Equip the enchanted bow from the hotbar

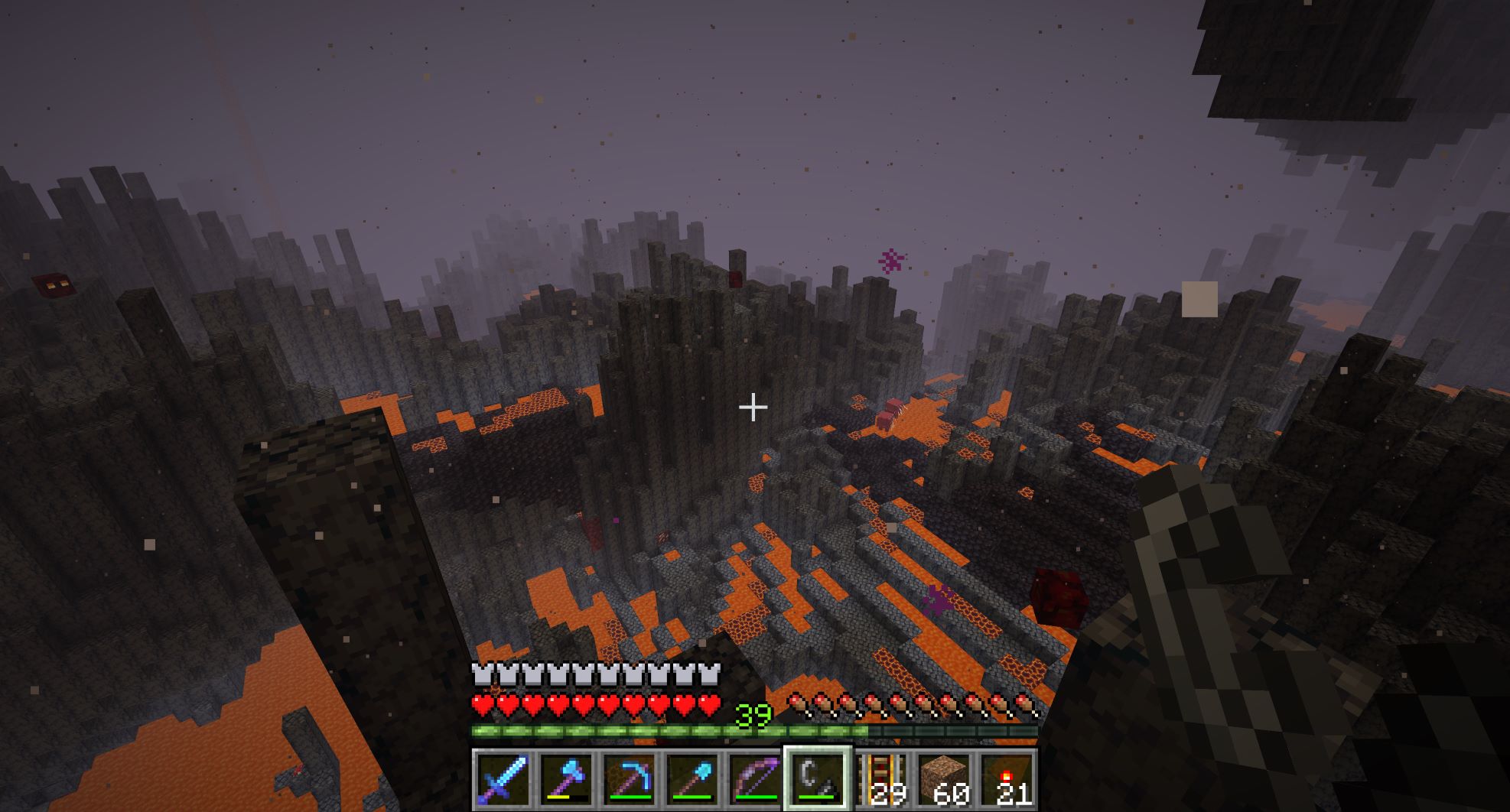click(754, 779)
